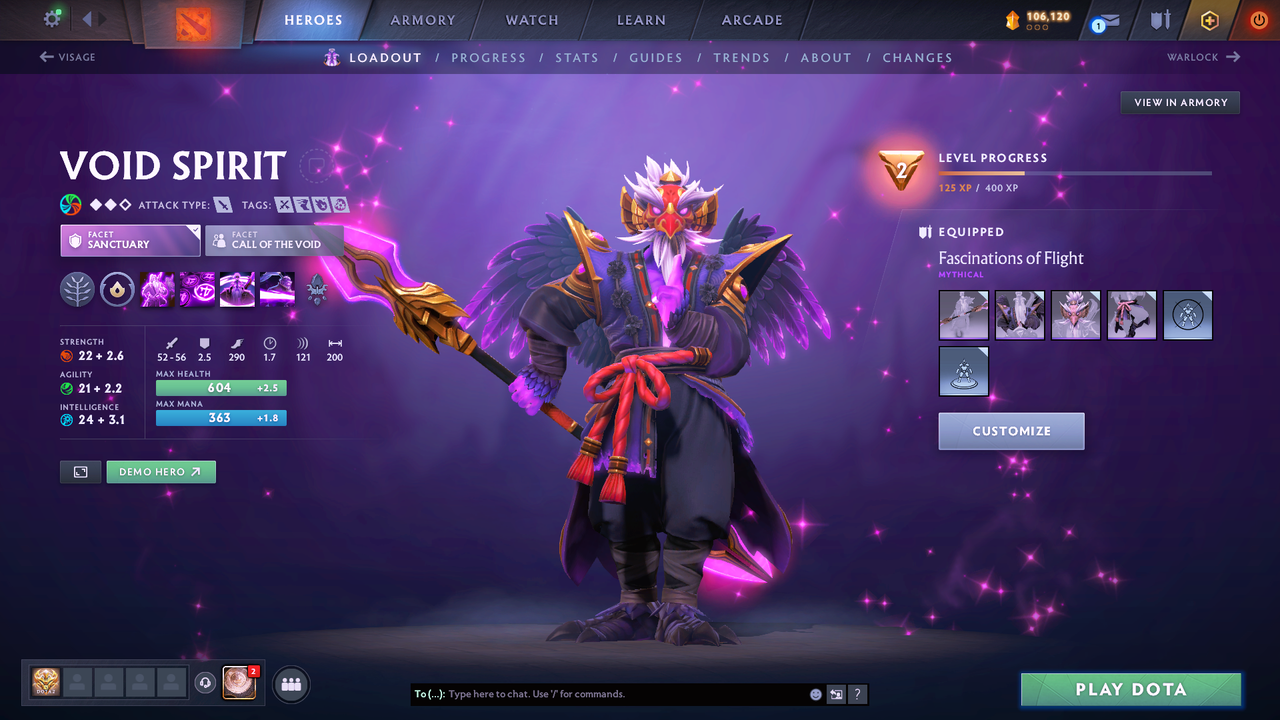
Task: Select Void Spirit's first ability icon
Action: point(157,290)
